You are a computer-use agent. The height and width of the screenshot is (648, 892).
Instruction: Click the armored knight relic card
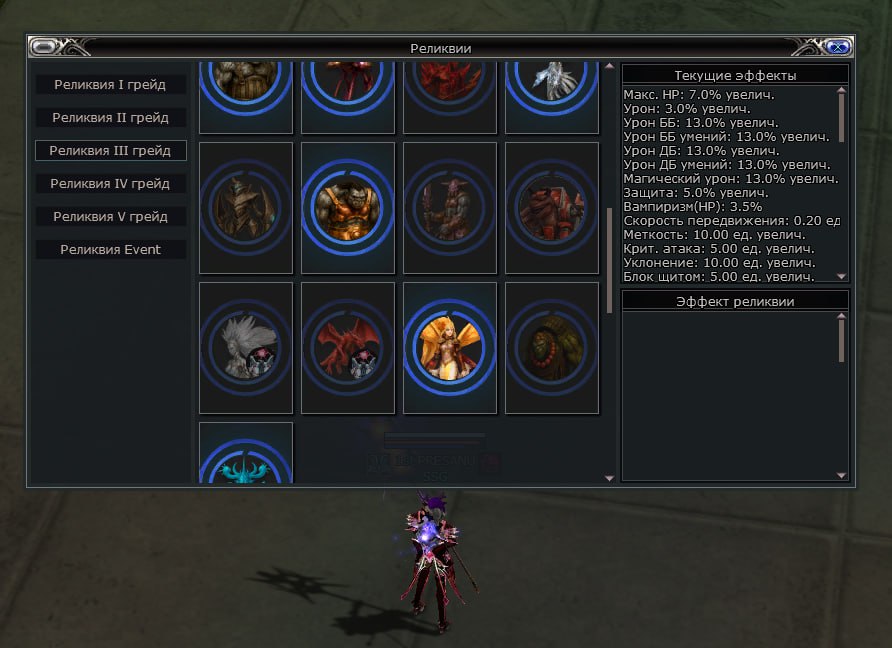point(246,208)
